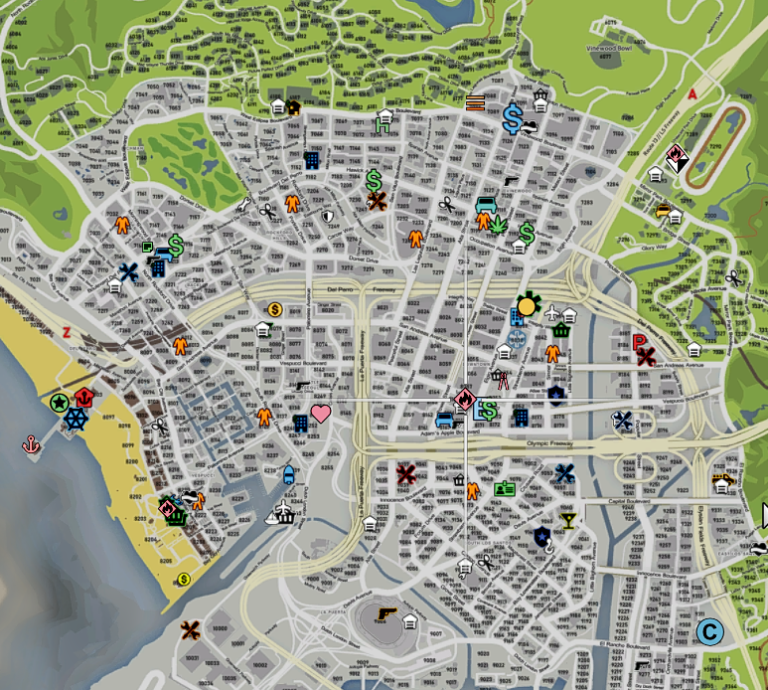
Task: Click the yellow martini glass marker
Action: point(568,520)
